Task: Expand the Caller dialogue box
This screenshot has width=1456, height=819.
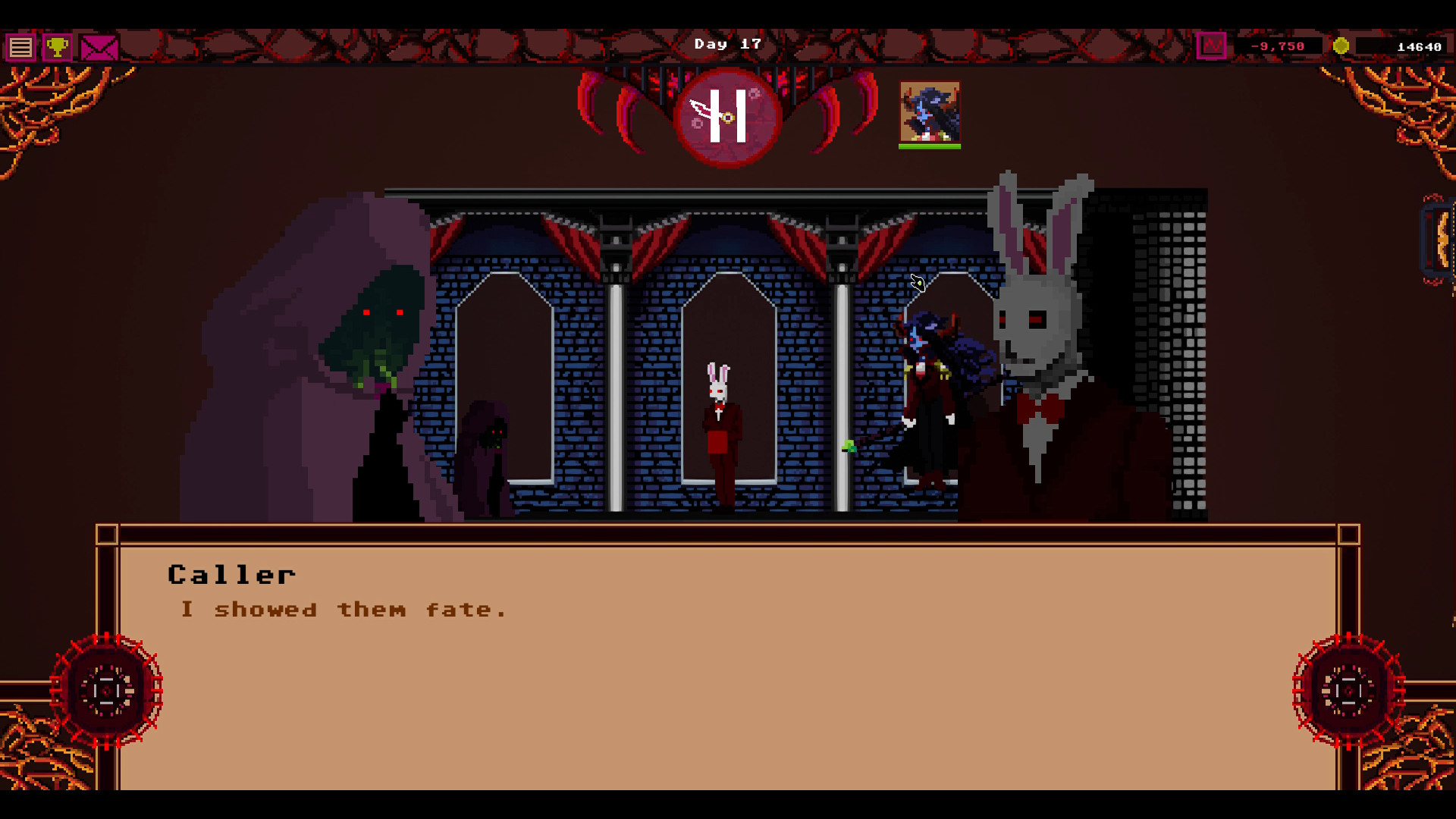Action: point(728,660)
